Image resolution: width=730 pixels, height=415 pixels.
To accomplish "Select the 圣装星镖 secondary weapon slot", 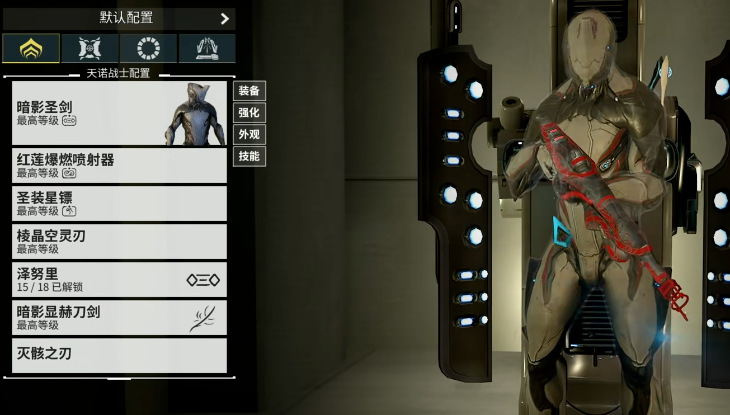I will (119, 203).
